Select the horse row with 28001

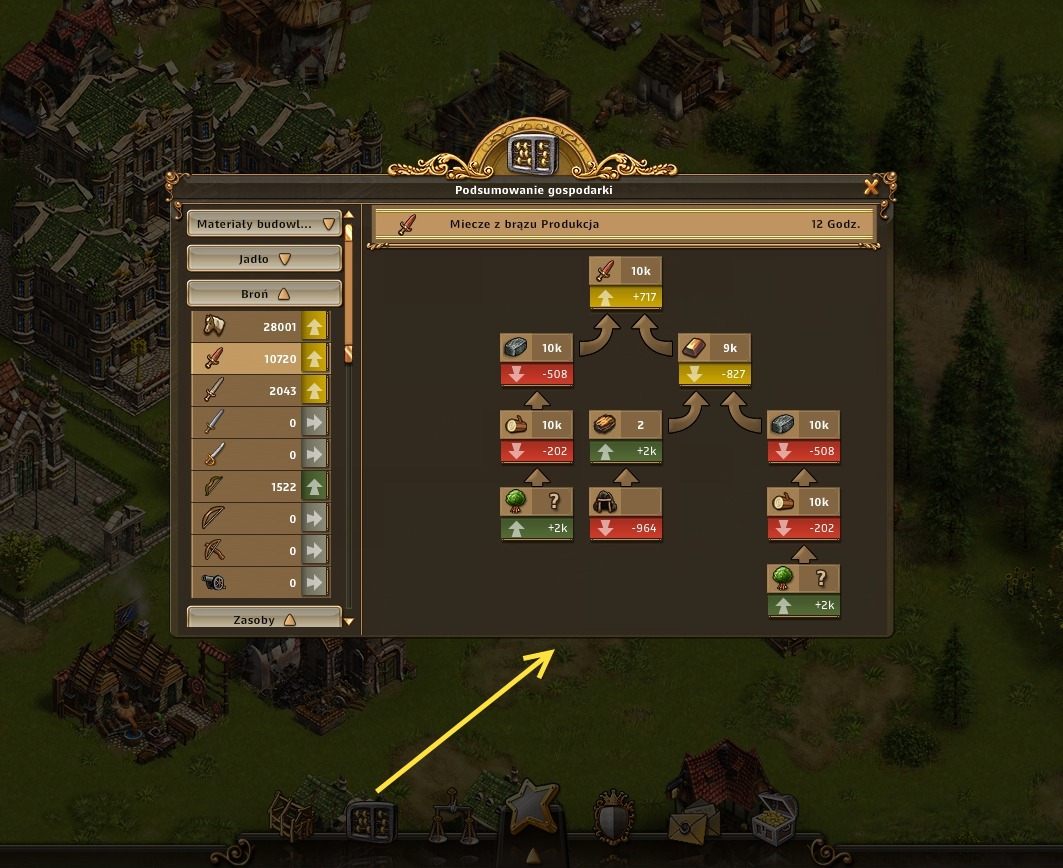[260, 326]
